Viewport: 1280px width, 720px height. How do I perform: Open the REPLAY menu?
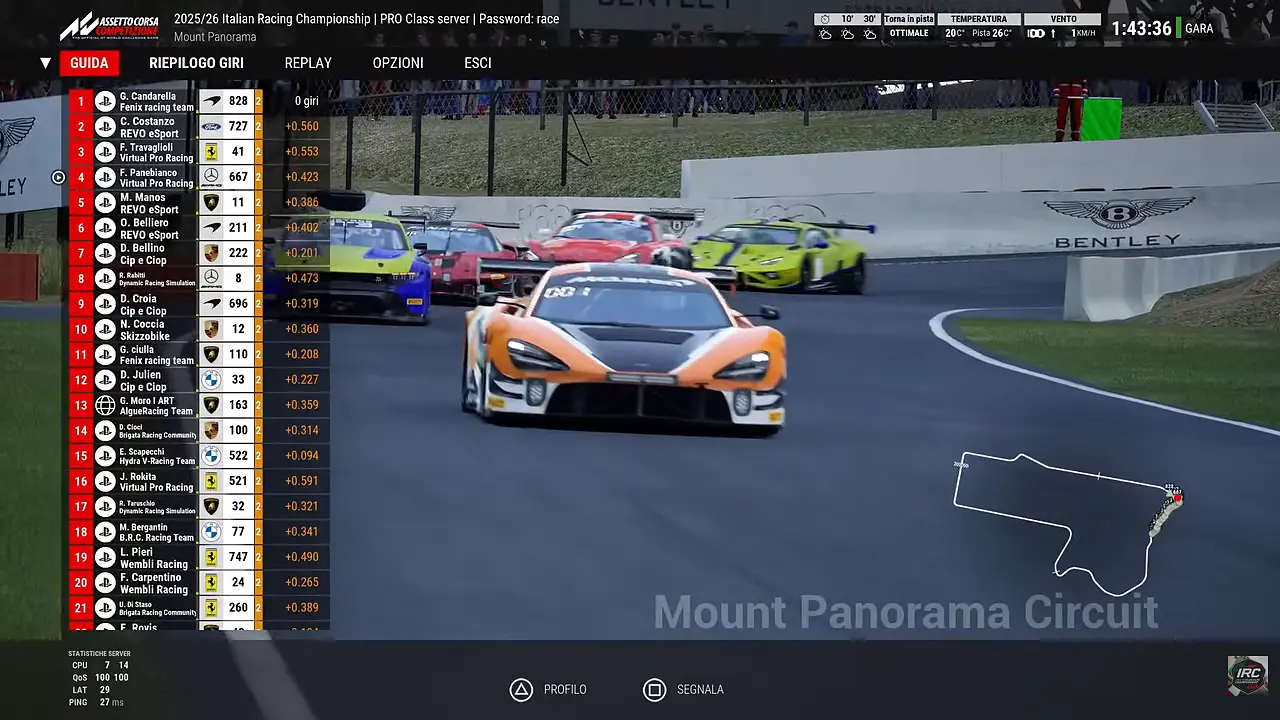(x=308, y=62)
